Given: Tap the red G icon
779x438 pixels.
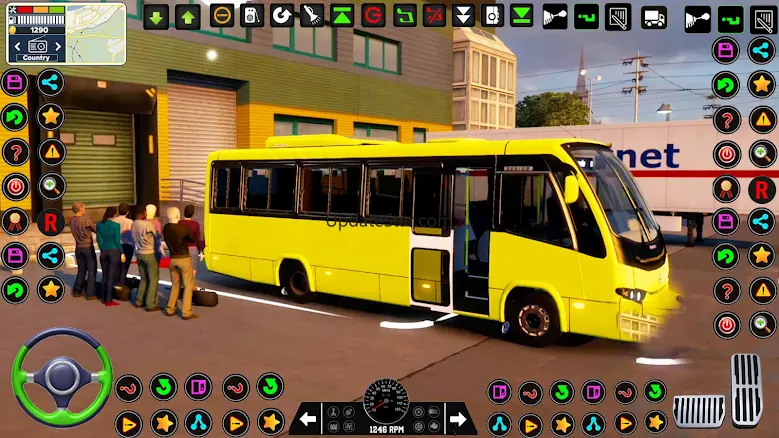Looking at the screenshot, I should 373,16.
